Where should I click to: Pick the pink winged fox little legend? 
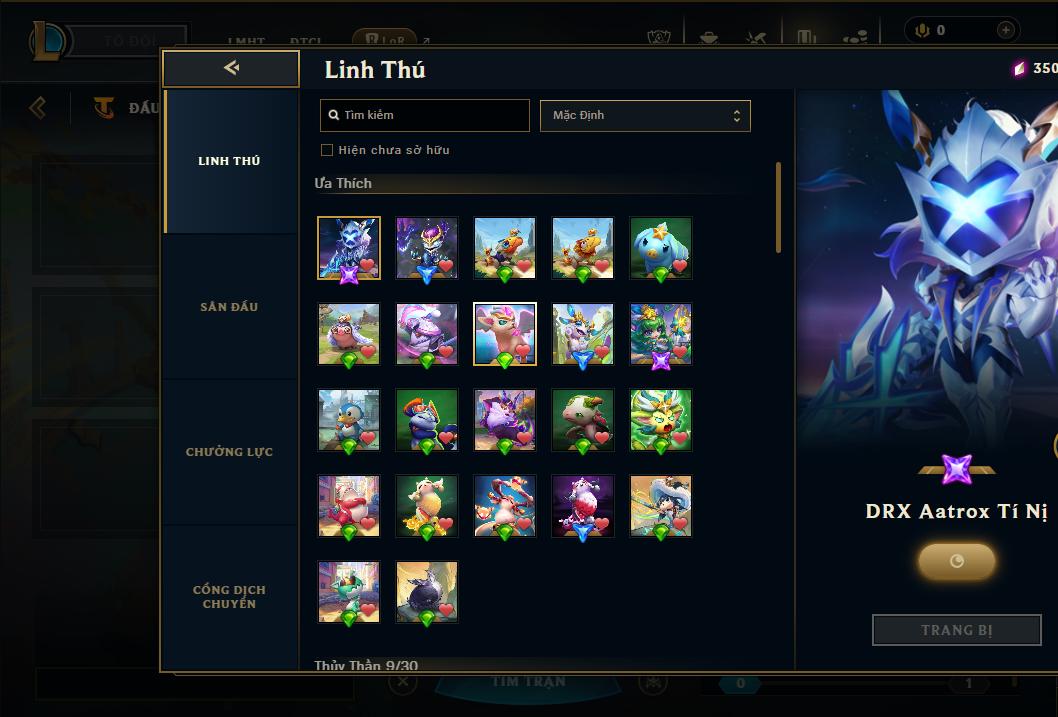tap(505, 333)
